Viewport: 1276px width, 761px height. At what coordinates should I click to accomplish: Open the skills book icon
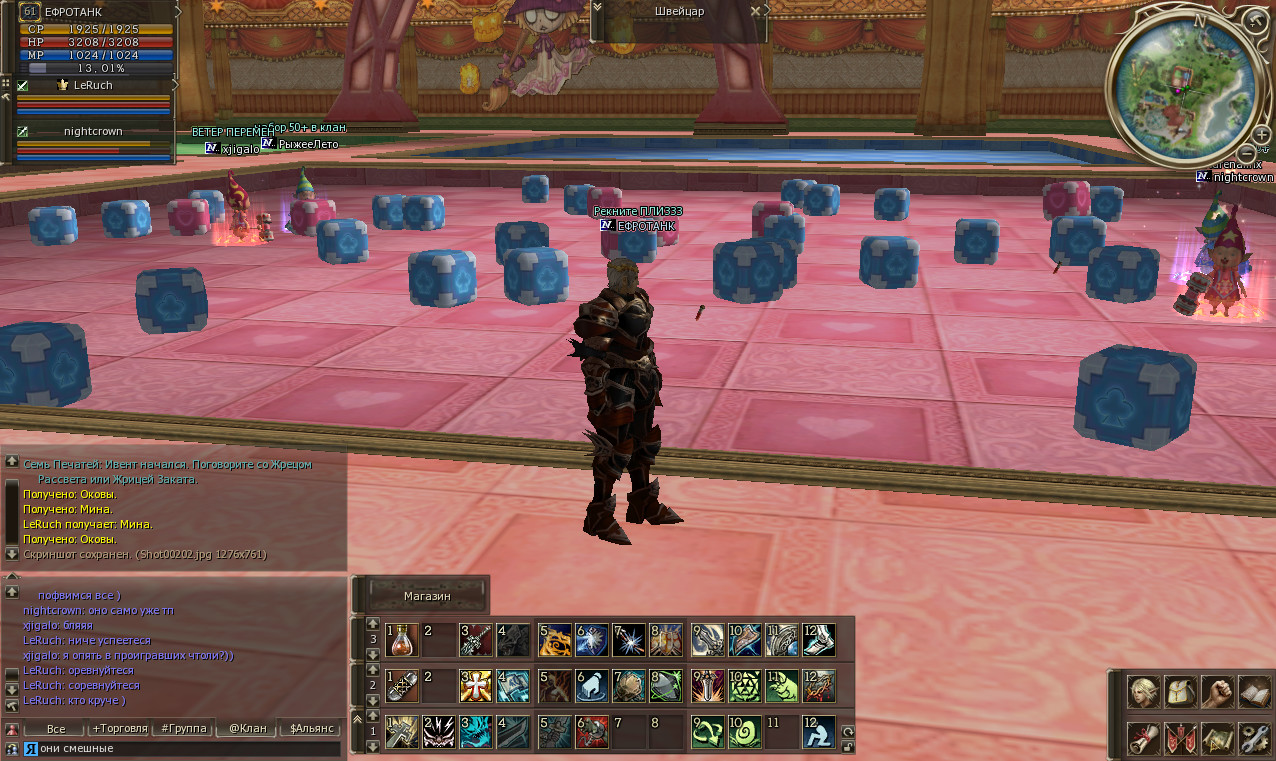coord(1254,692)
